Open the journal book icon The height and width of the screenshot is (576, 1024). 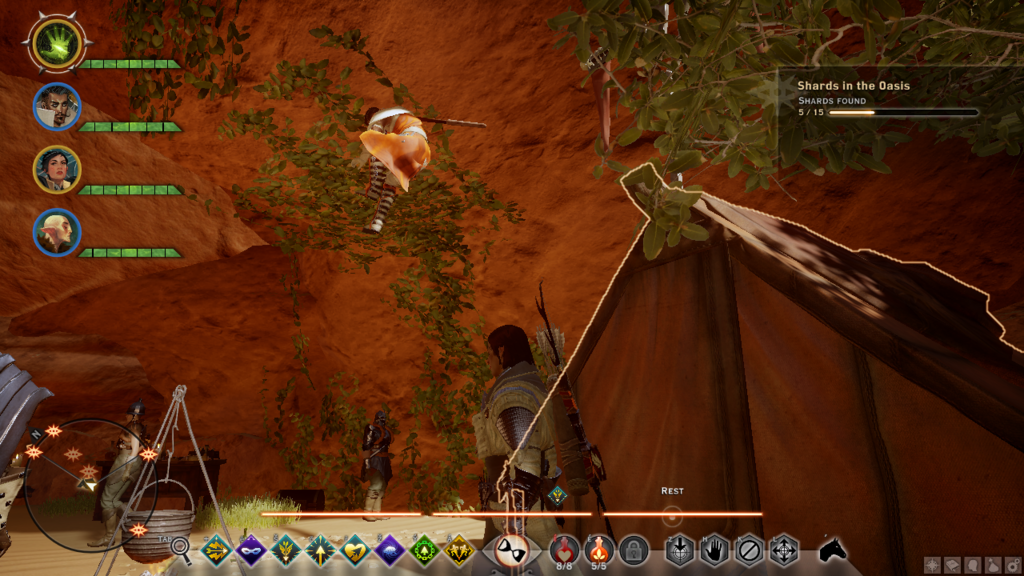[x=950, y=565]
